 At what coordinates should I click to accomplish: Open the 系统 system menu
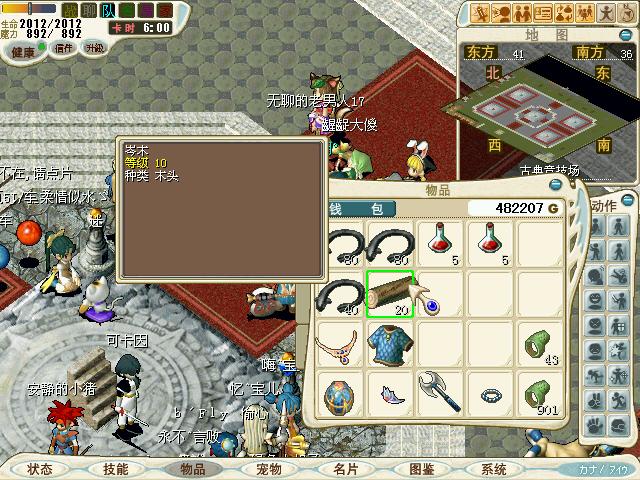[495, 469]
